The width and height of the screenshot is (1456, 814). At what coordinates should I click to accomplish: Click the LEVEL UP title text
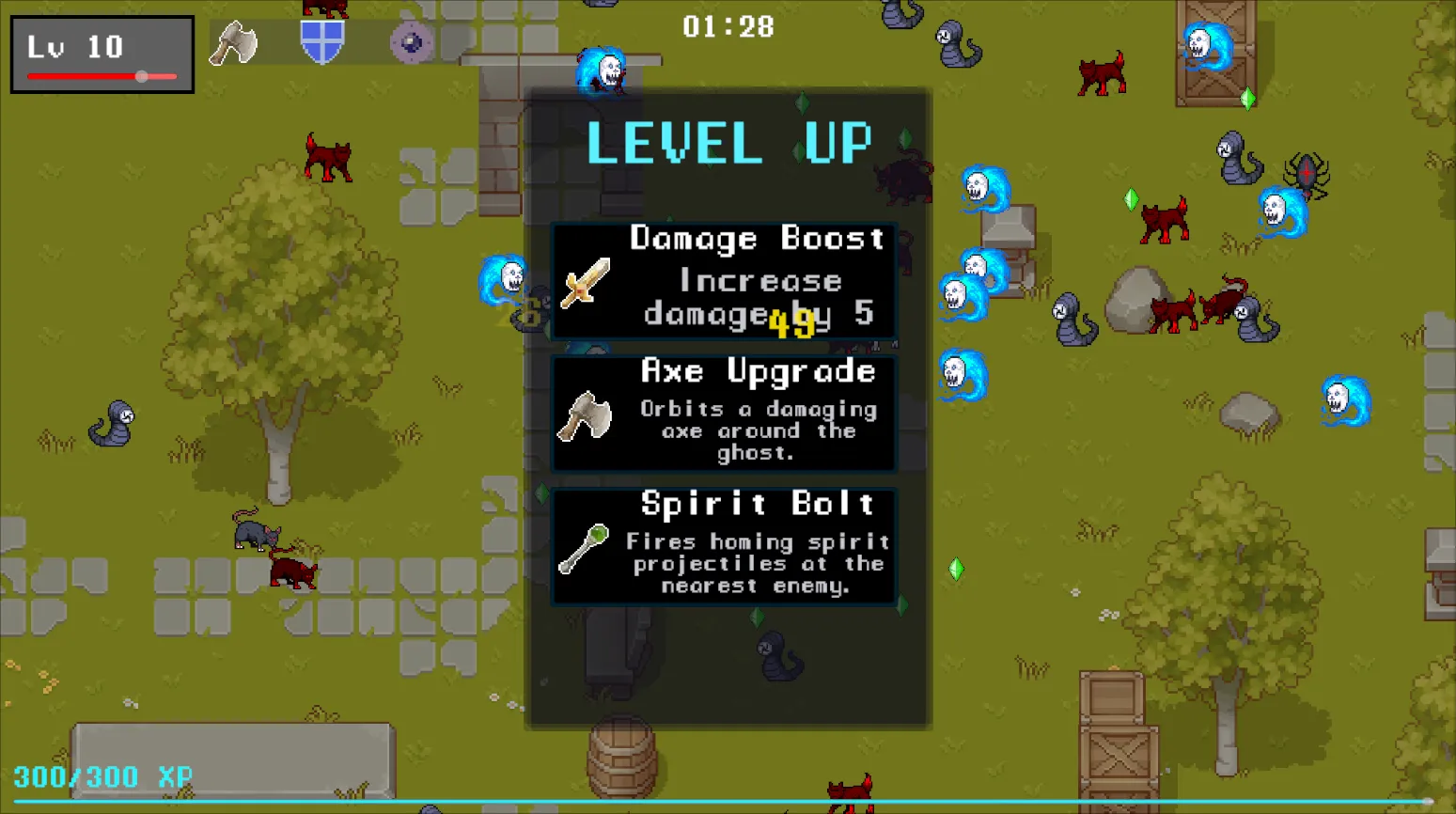729,143
